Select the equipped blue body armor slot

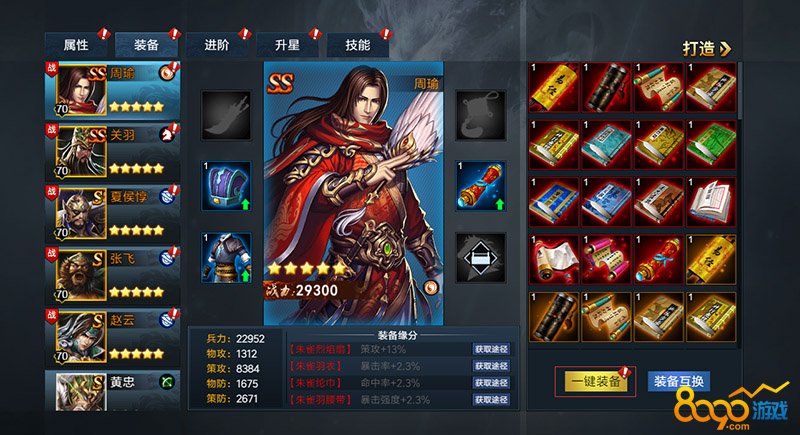tap(226, 257)
